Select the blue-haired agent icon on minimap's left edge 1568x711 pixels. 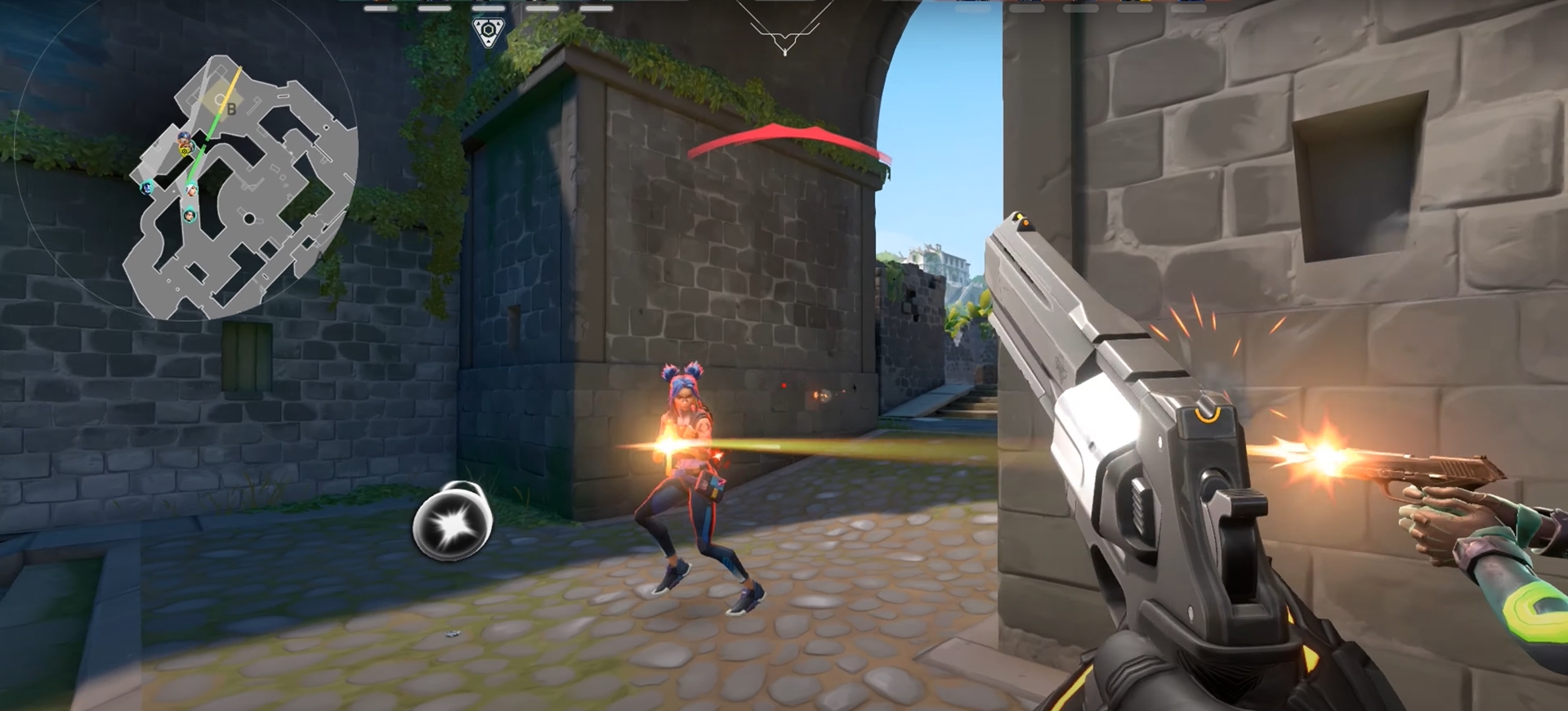coord(147,187)
